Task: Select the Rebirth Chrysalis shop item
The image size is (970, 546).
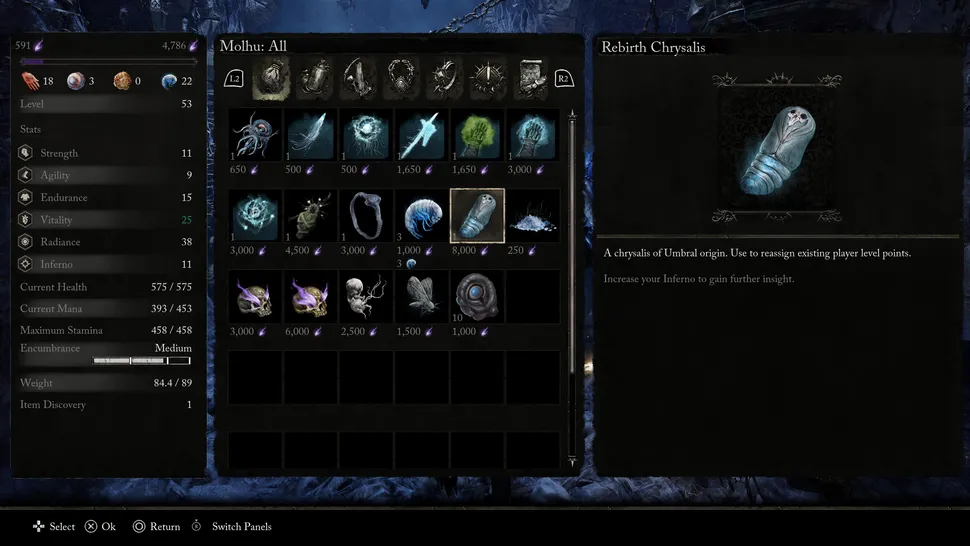Action: pos(477,215)
